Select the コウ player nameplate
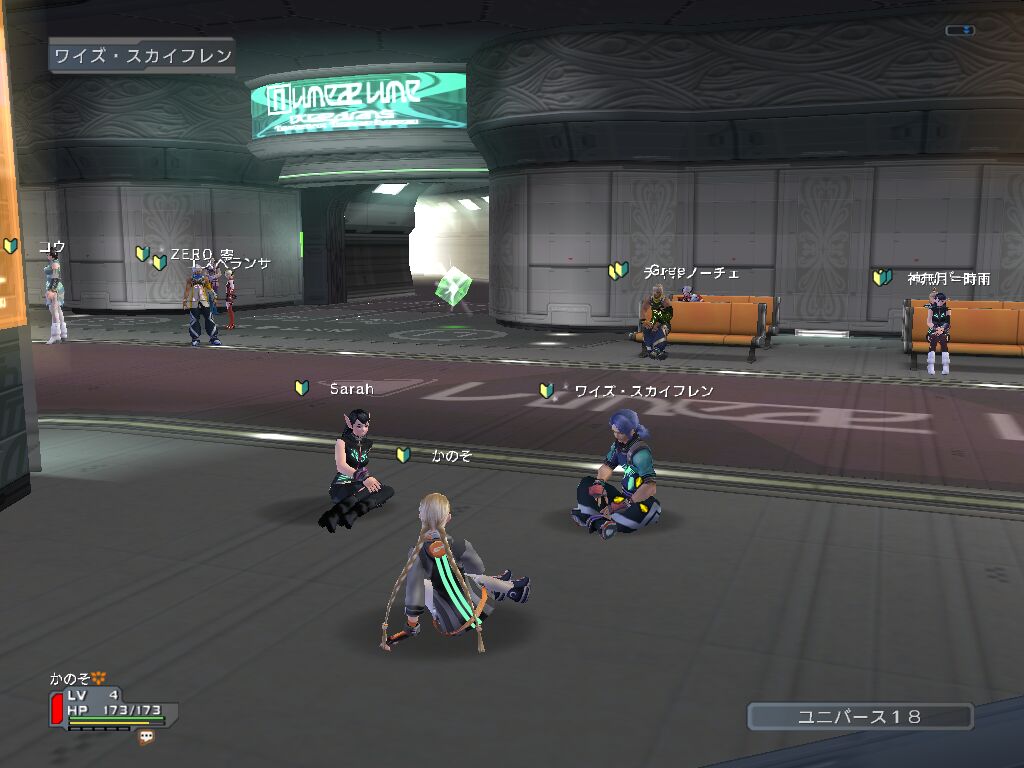This screenshot has height=768, width=1024. [x=52, y=246]
